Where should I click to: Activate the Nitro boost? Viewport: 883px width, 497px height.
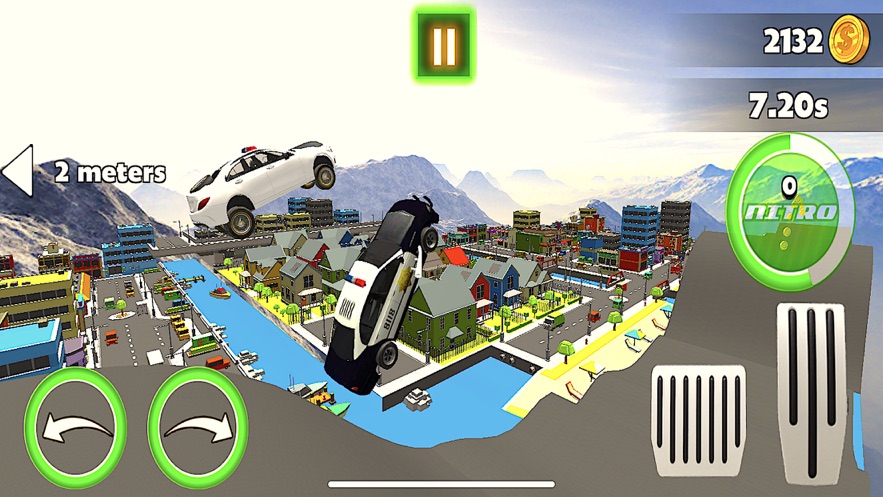click(790, 212)
